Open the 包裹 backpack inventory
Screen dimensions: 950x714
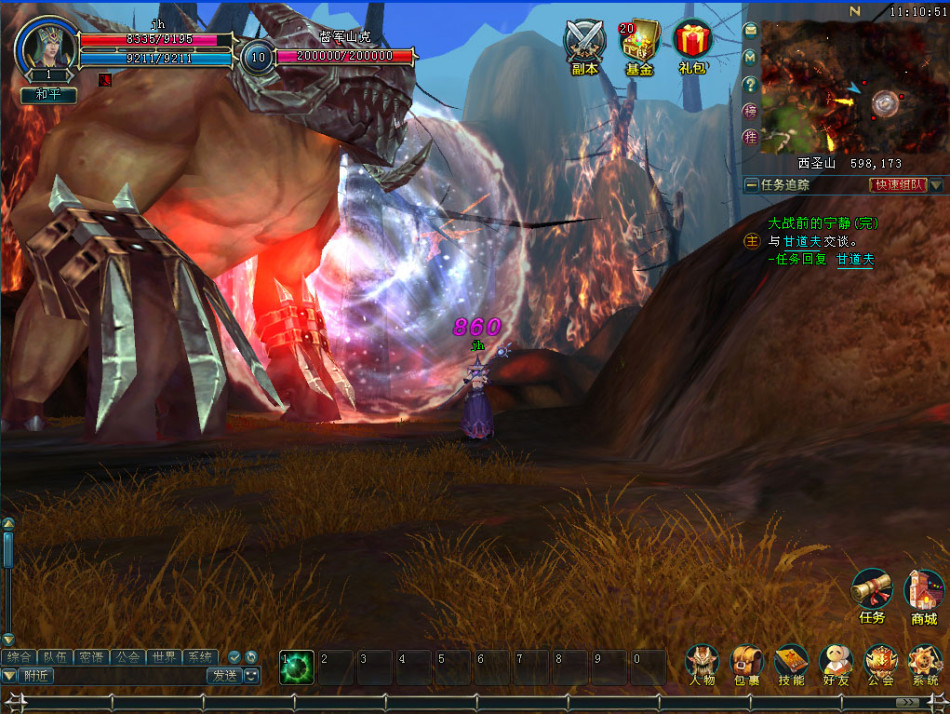(x=746, y=661)
